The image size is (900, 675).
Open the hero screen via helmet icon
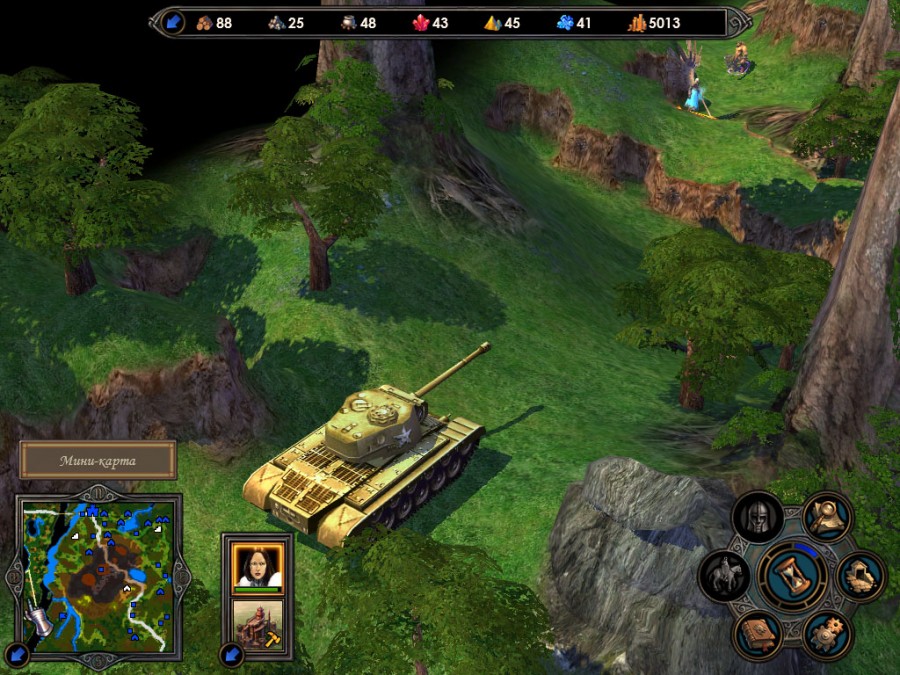click(x=757, y=517)
